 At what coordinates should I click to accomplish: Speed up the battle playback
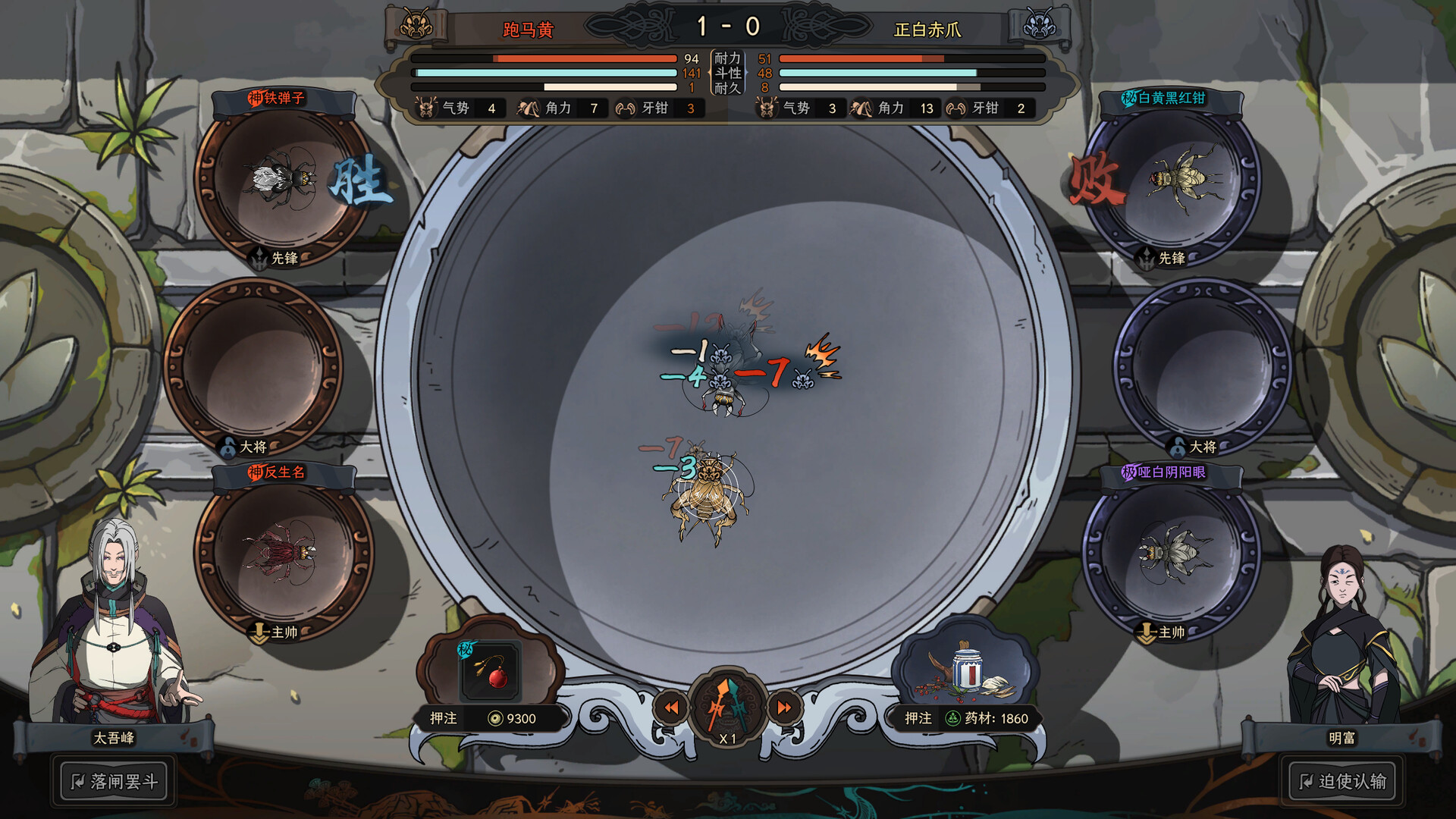click(784, 708)
